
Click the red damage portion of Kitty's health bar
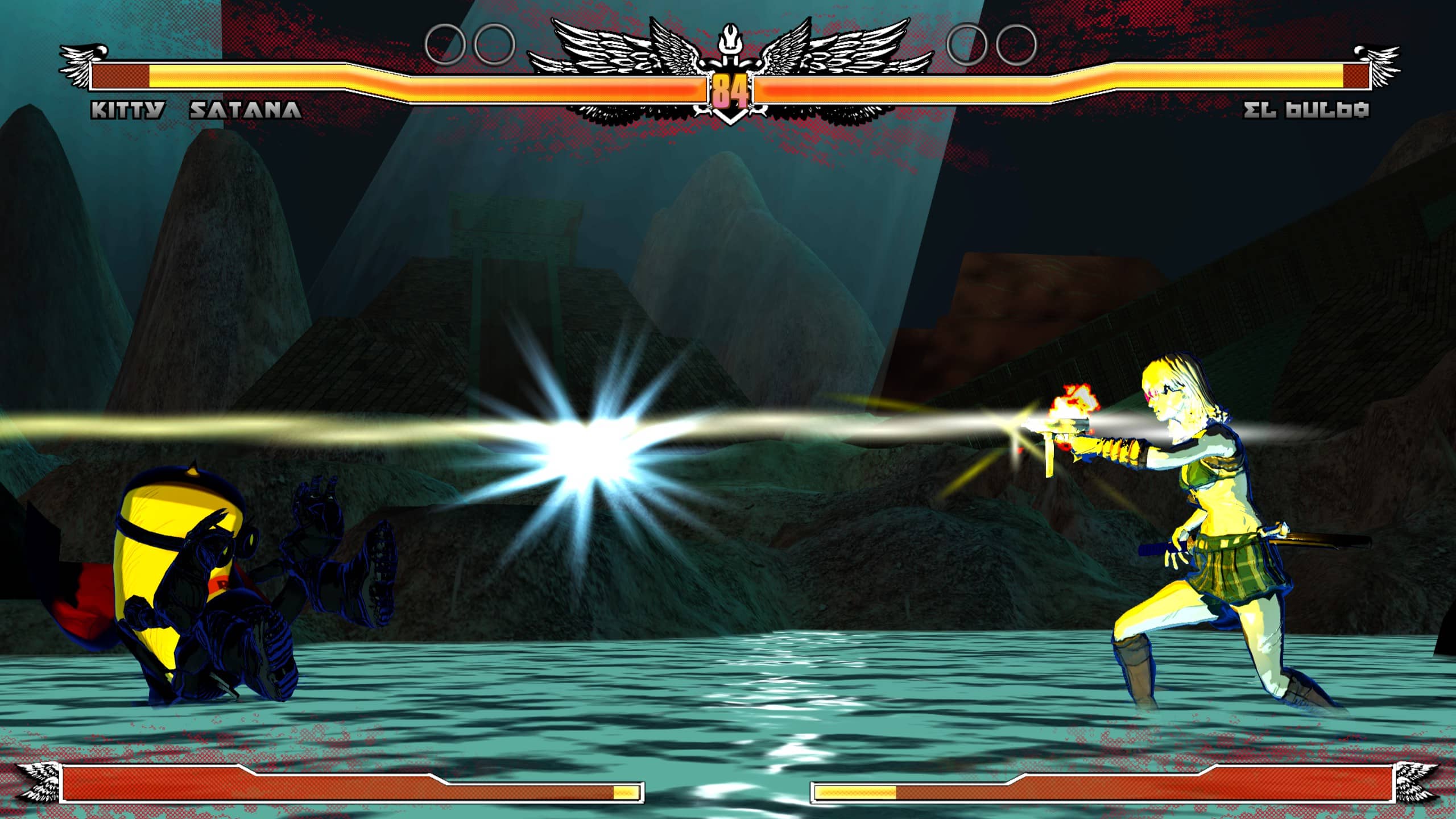coord(119,76)
